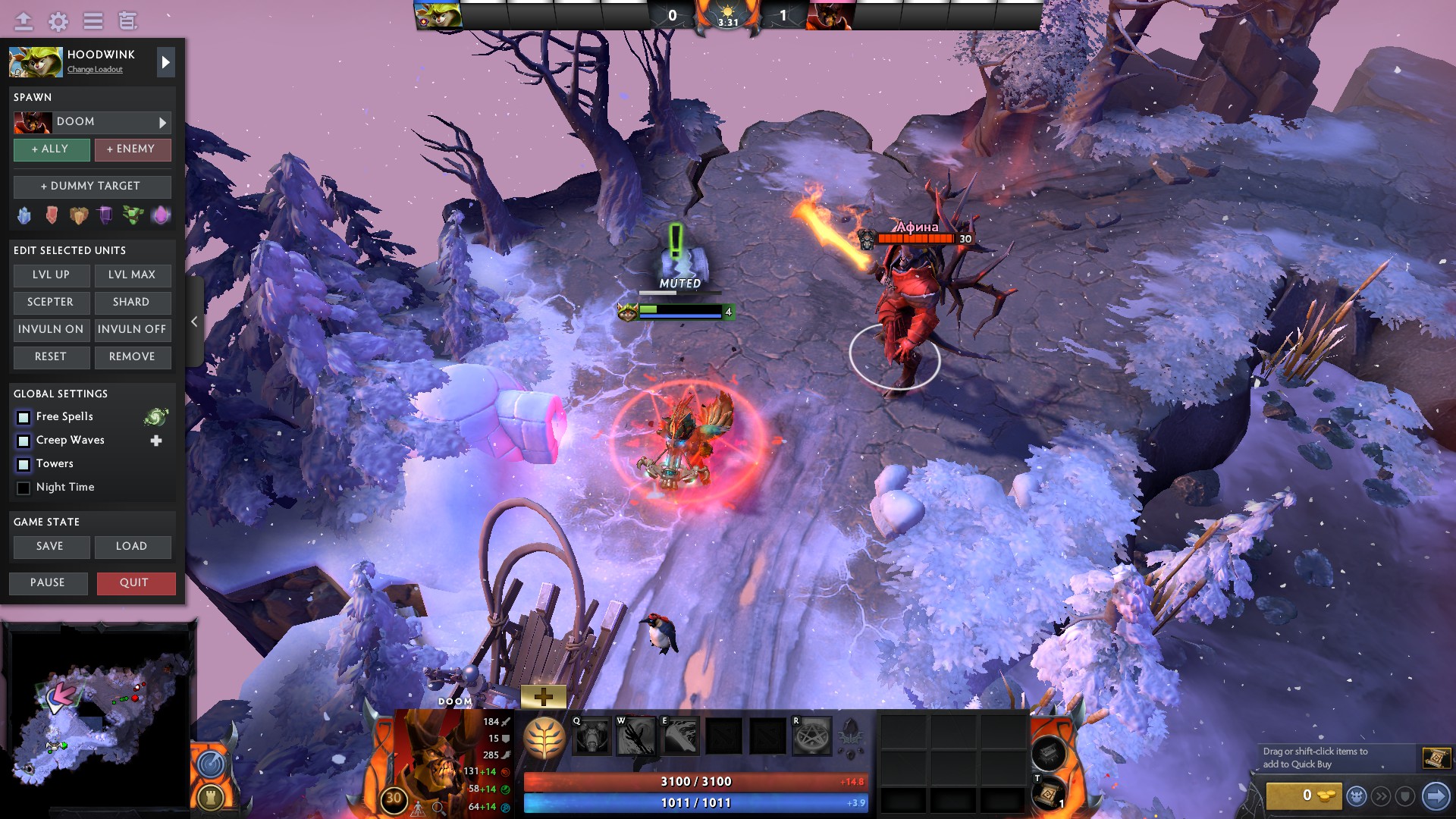
Task: Toggle Creep Waves spawning
Action: click(23, 440)
